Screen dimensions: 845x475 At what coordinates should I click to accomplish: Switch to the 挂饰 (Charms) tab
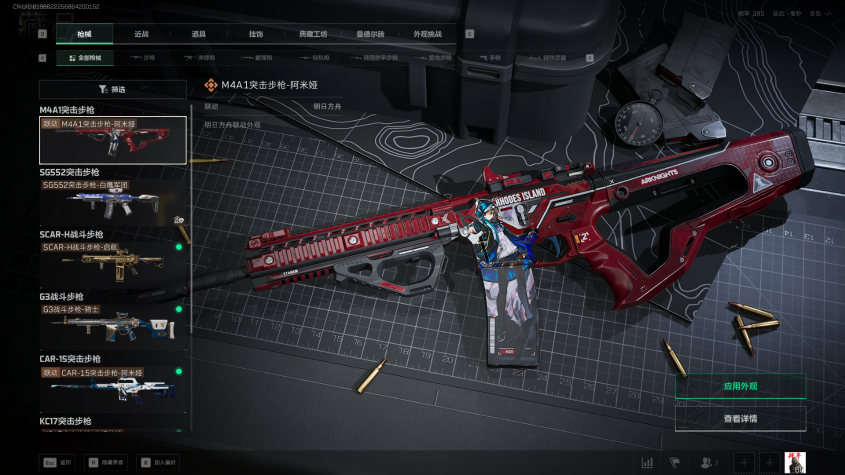click(256, 33)
